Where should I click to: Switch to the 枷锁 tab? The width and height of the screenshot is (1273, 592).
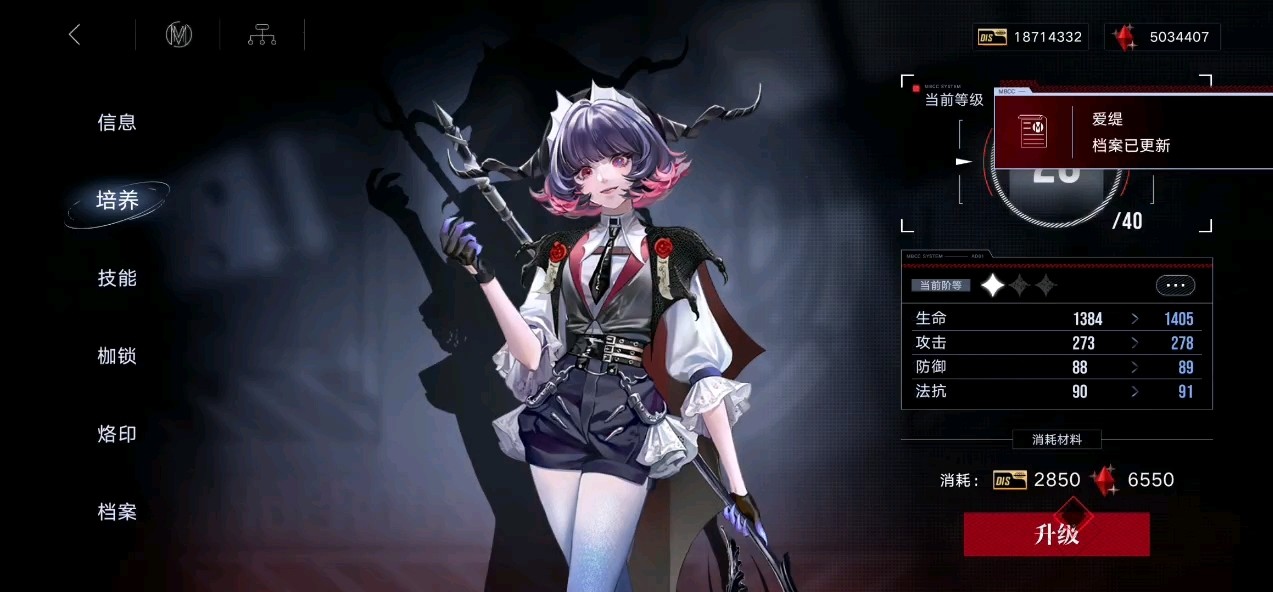coord(117,356)
